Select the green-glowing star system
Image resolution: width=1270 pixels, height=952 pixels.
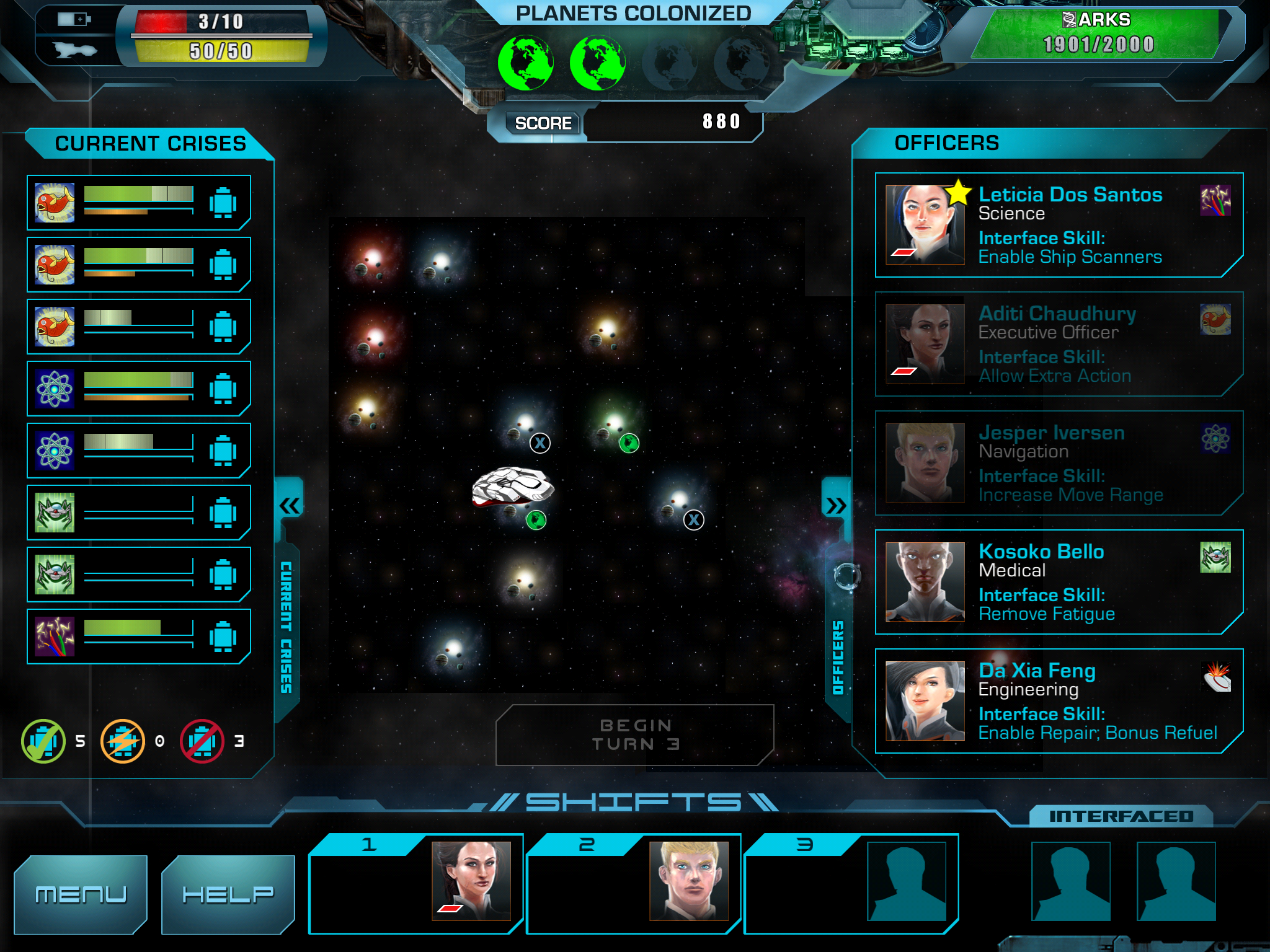(613, 424)
